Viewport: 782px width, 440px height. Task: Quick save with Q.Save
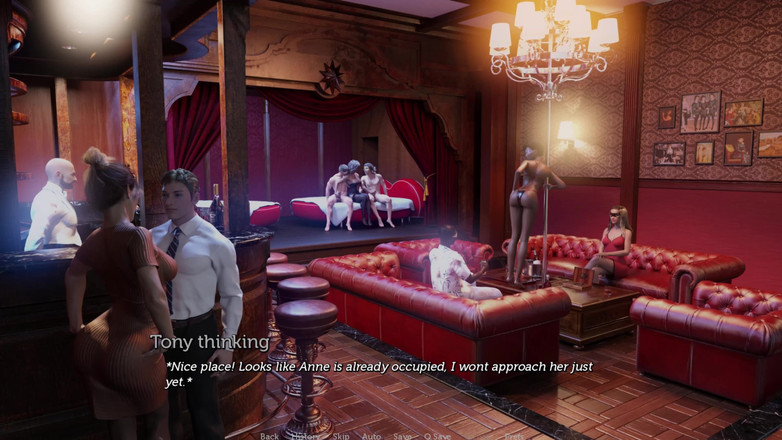(x=438, y=436)
